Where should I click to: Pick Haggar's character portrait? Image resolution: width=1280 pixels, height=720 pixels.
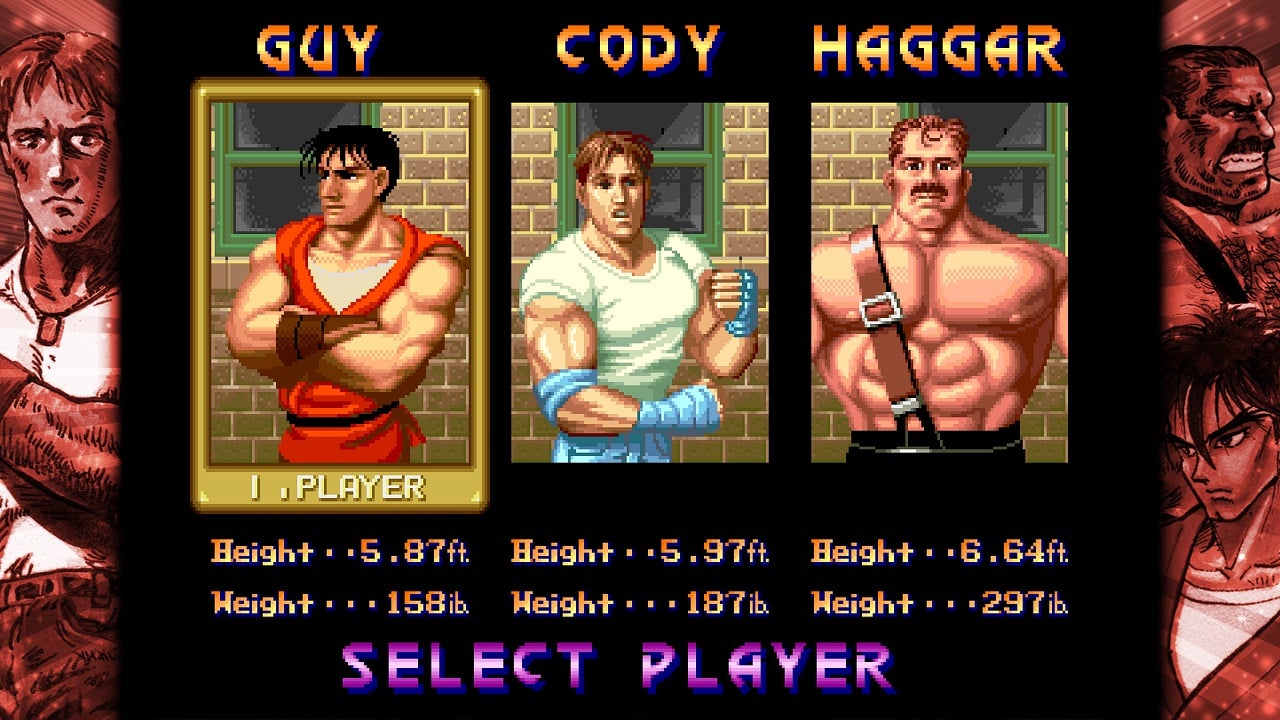click(x=939, y=283)
